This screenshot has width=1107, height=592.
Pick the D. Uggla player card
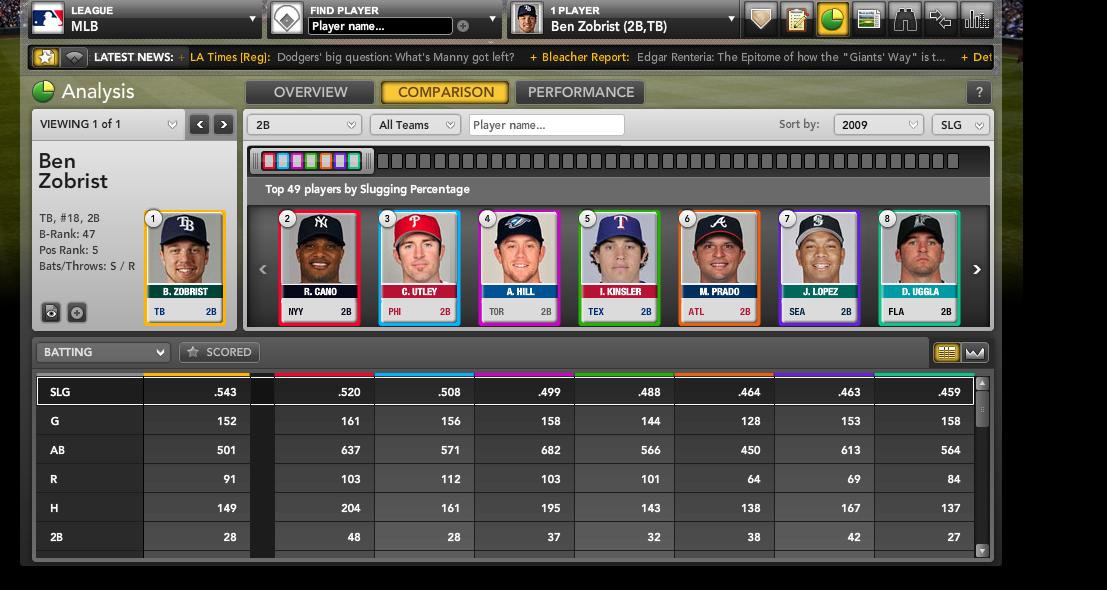919,267
